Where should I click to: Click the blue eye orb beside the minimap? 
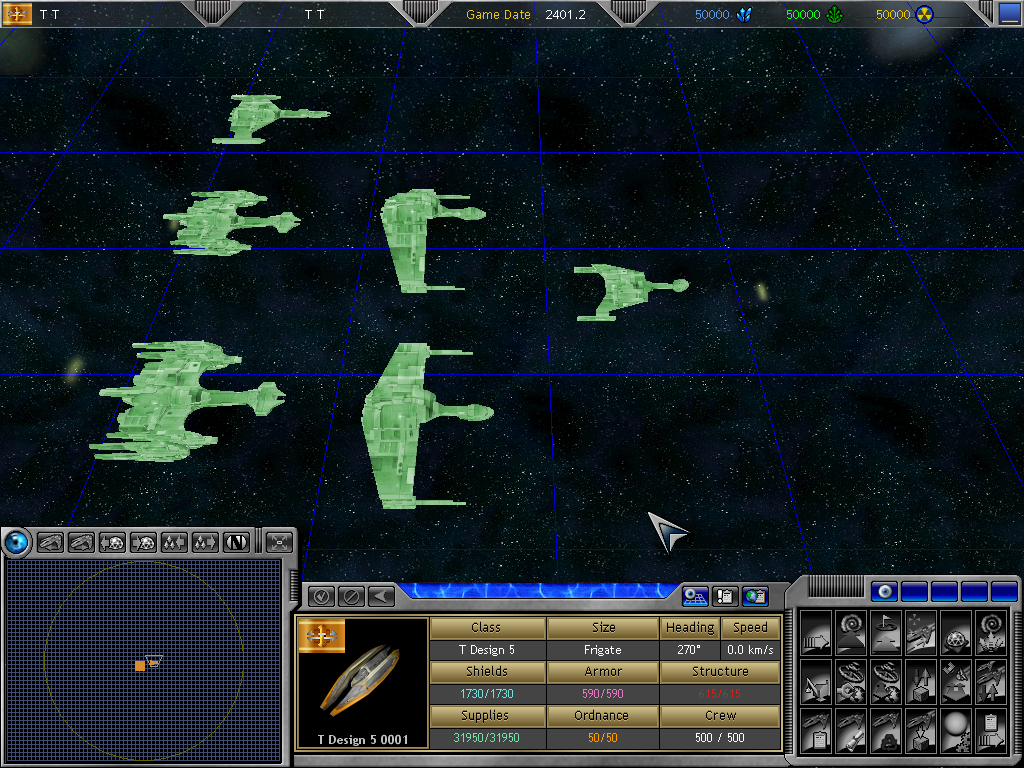point(17,542)
